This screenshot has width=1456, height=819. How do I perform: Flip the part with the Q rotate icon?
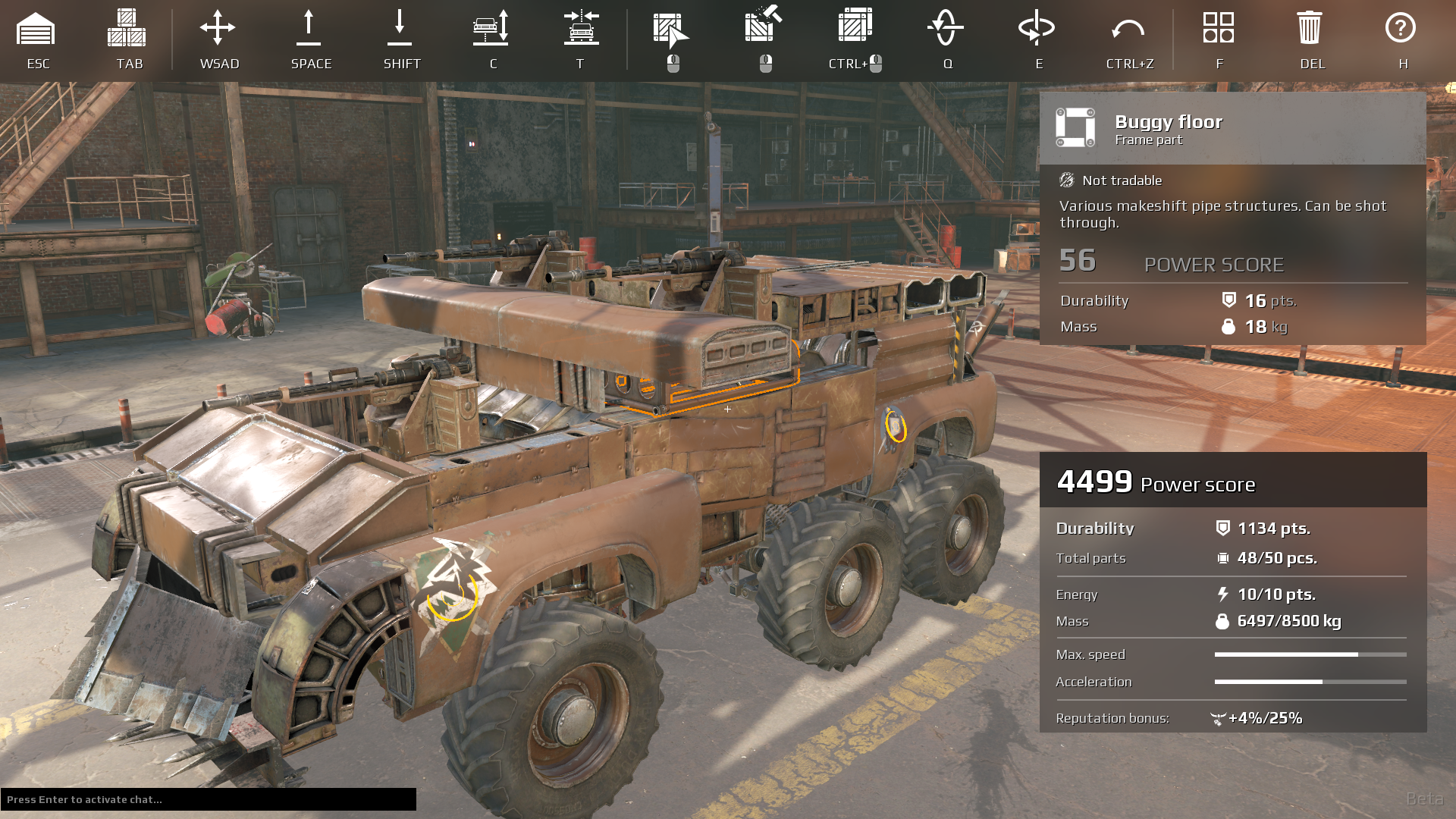[946, 27]
